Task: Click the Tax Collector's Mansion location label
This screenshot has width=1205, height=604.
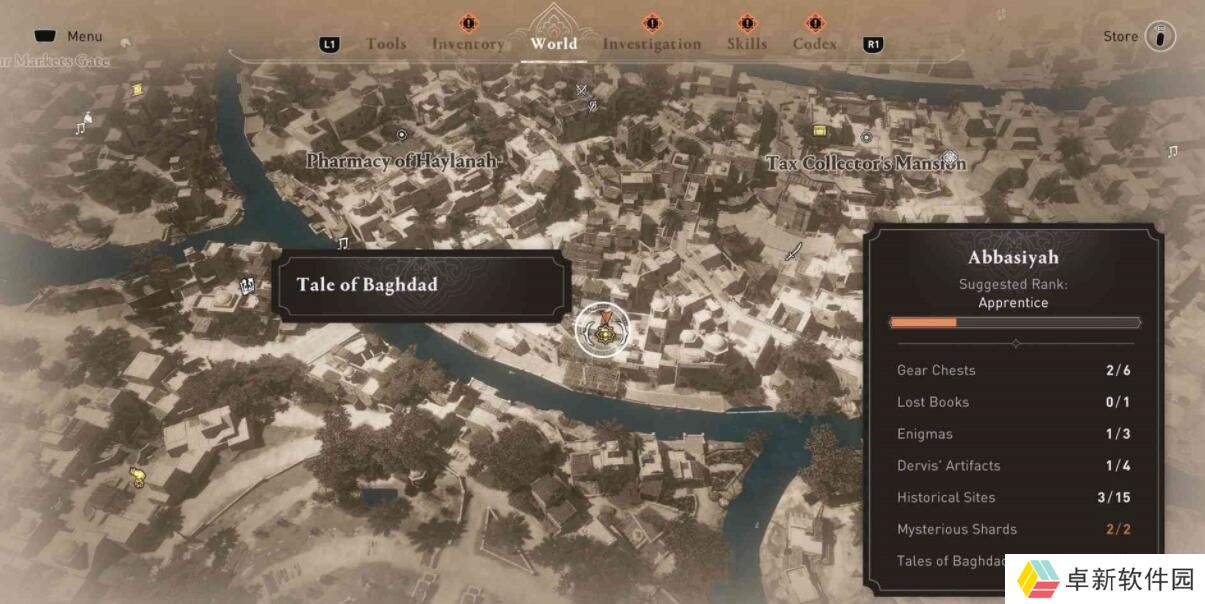Action: 866,162
